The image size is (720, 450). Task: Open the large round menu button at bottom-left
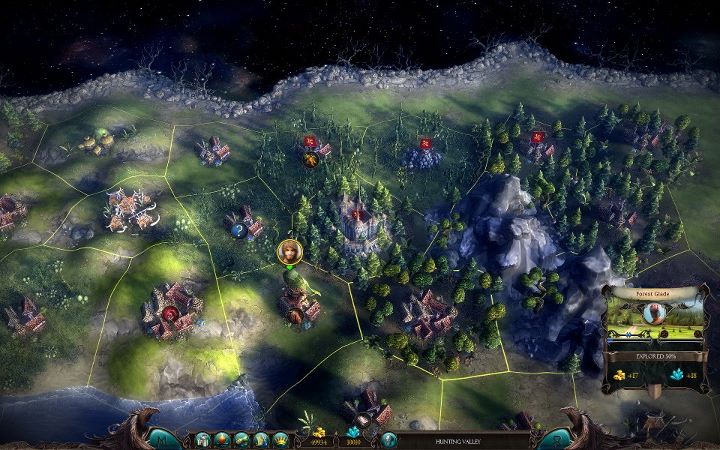tap(160, 437)
